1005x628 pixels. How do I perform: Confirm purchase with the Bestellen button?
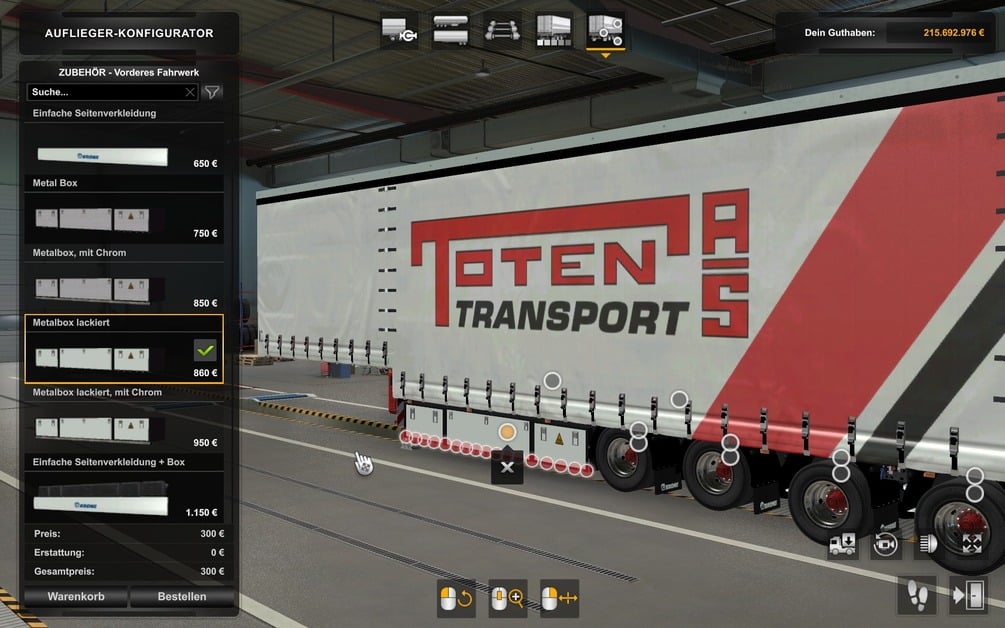(x=182, y=597)
